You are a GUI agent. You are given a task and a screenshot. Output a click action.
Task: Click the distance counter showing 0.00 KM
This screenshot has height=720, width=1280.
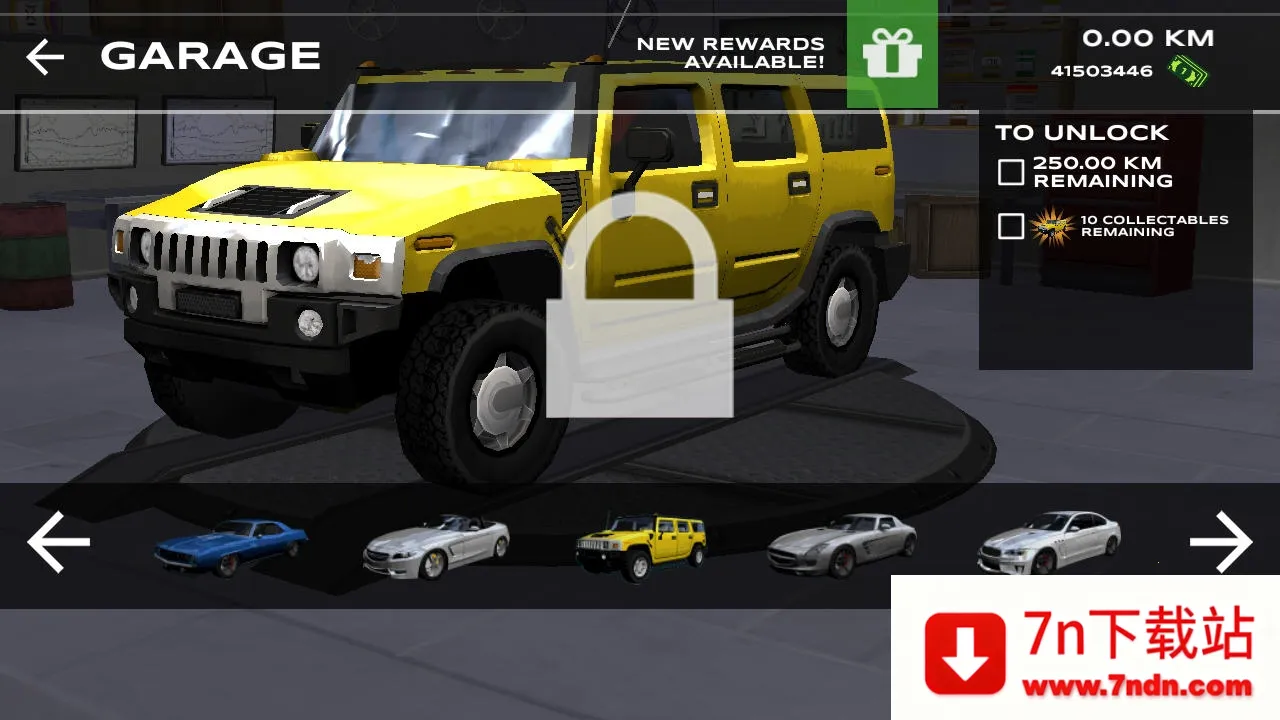1146,38
